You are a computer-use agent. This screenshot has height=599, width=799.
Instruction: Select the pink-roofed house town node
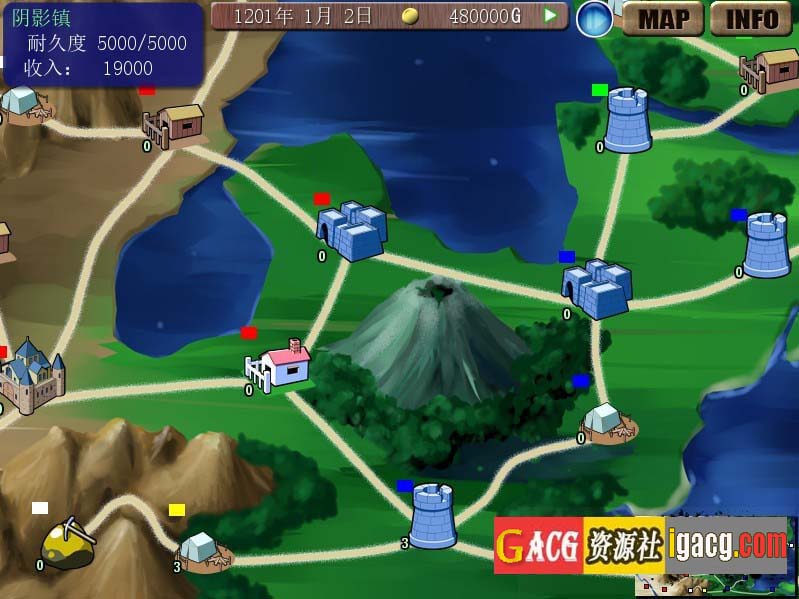(x=281, y=364)
